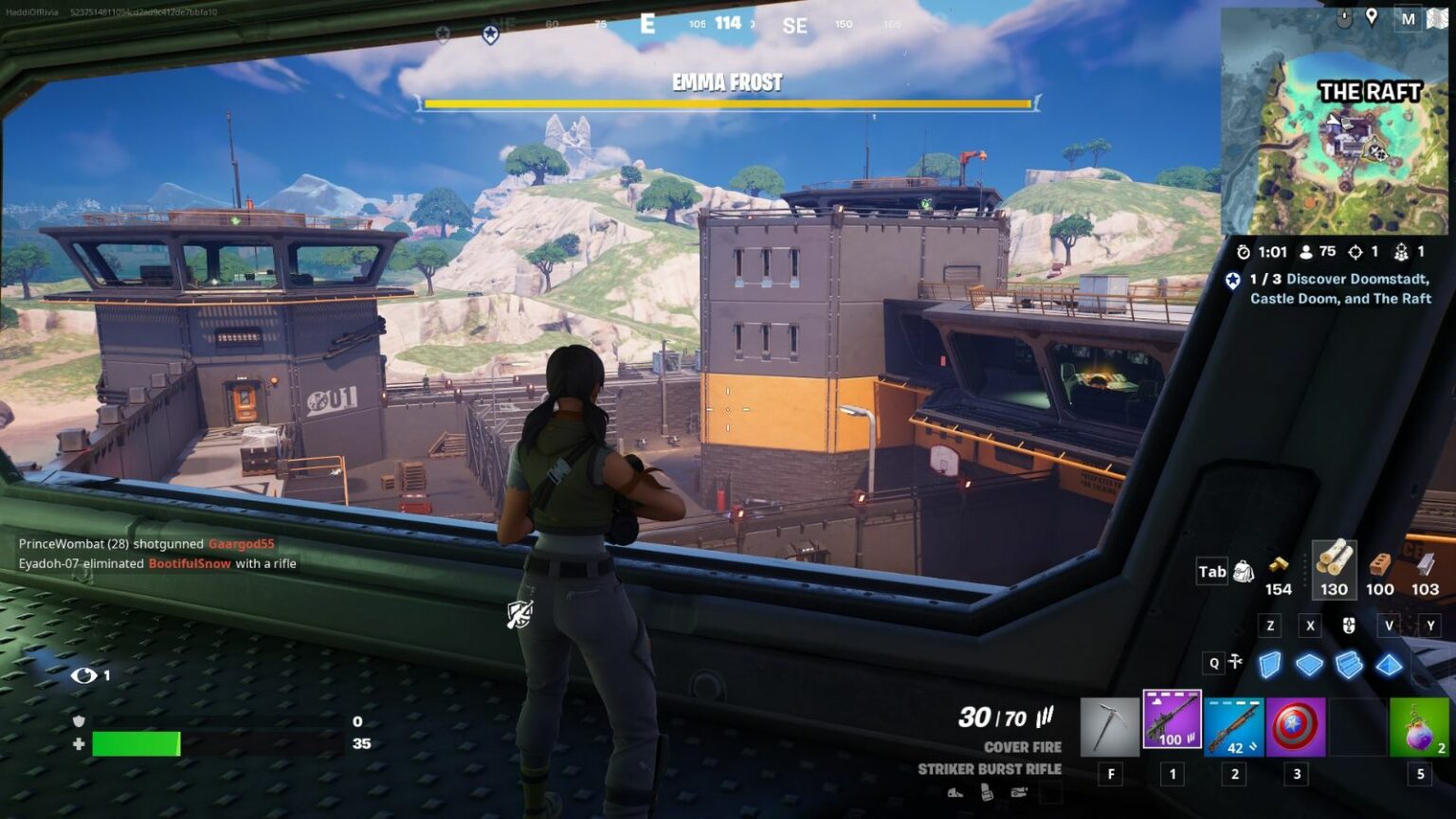
Task: Choose the stairs building piece
Action: tap(1349, 664)
